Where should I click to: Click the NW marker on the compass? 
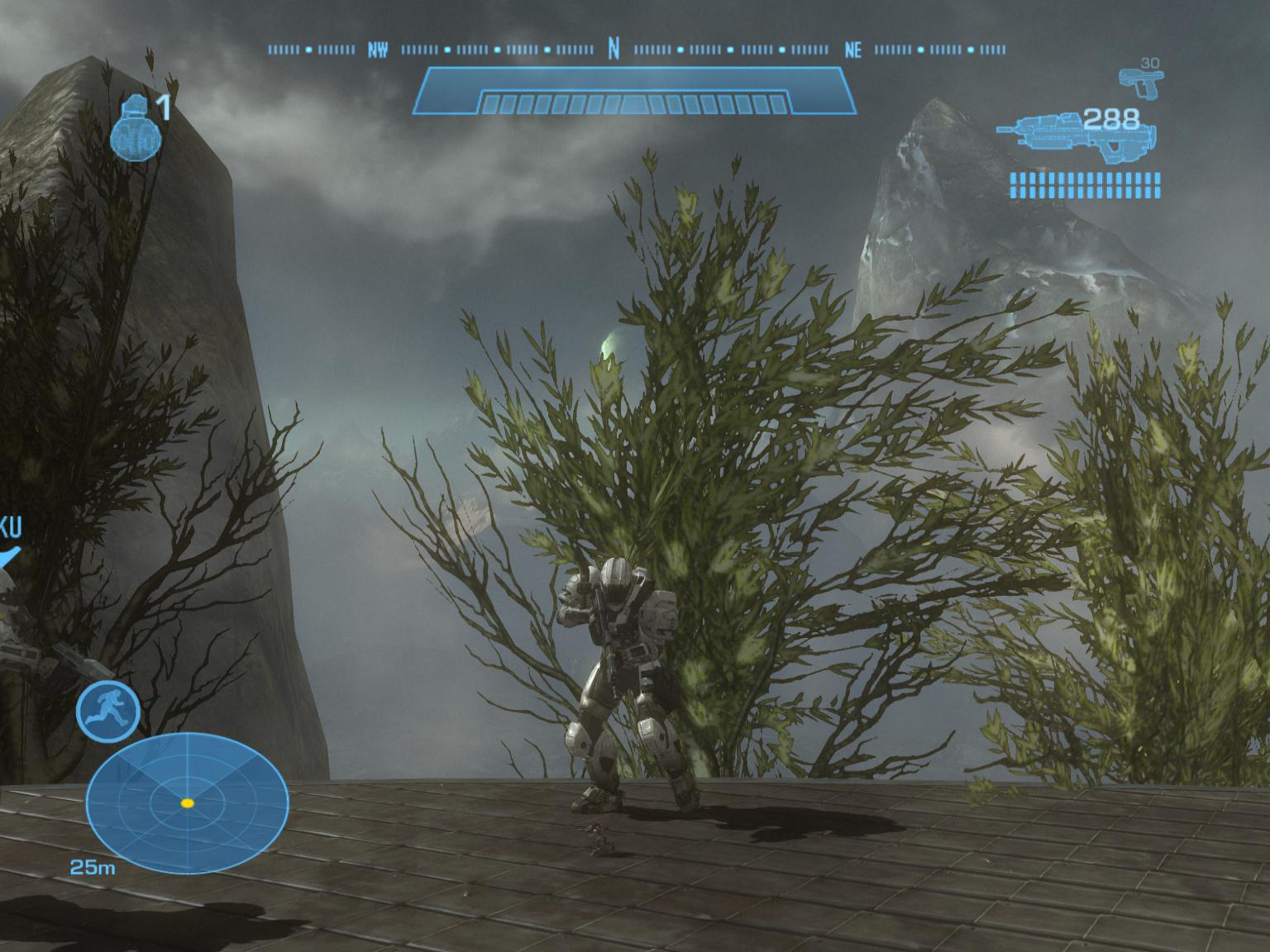(x=378, y=50)
